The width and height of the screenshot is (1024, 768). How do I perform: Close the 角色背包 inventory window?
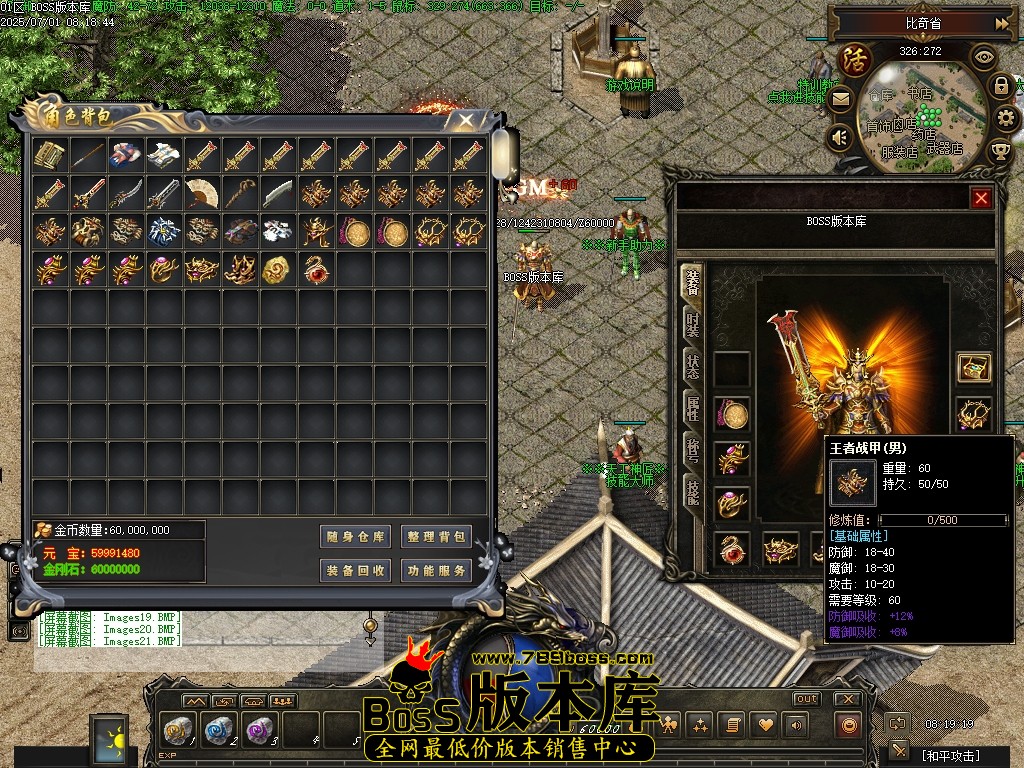click(465, 120)
